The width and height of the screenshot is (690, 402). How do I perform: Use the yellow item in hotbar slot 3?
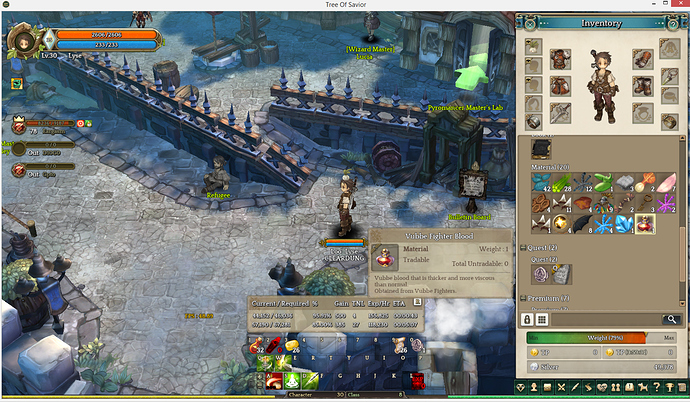tap(294, 345)
